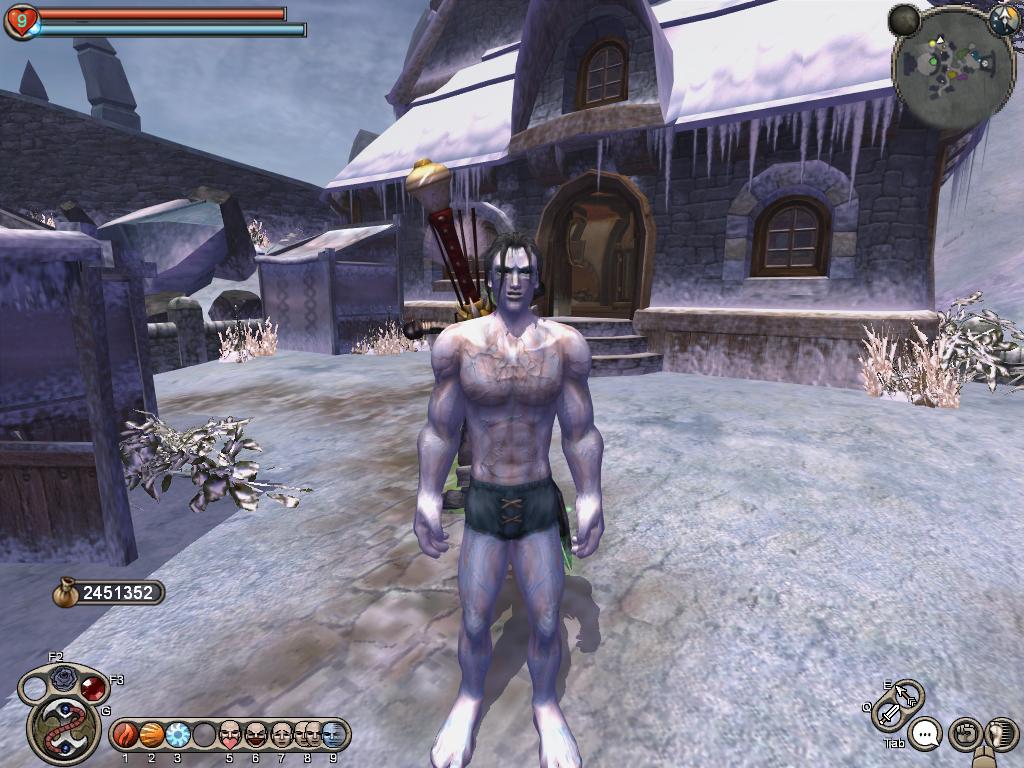Trigger the blue face icon in slot 9

(332, 735)
